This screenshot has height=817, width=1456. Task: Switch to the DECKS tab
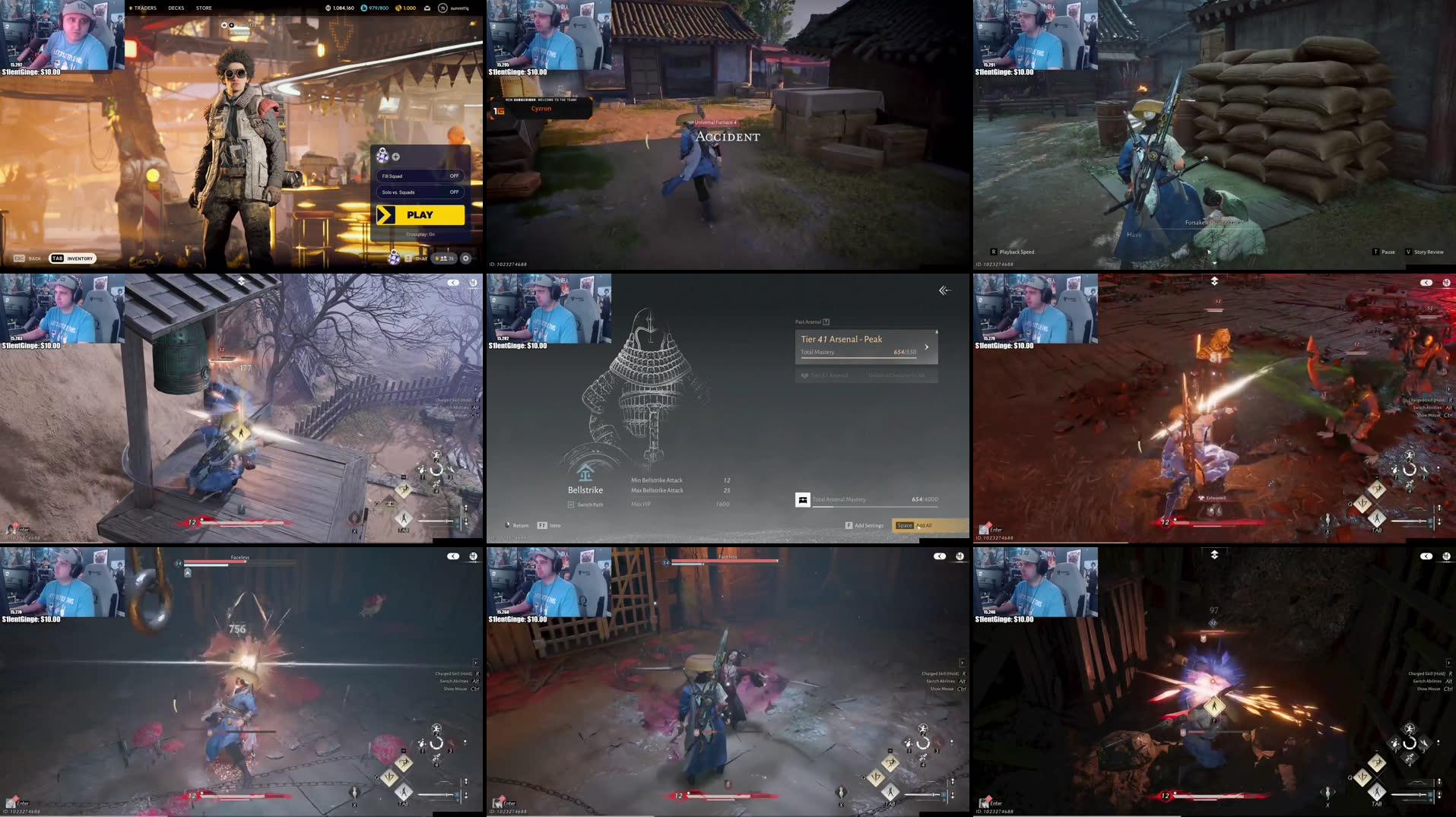click(176, 8)
